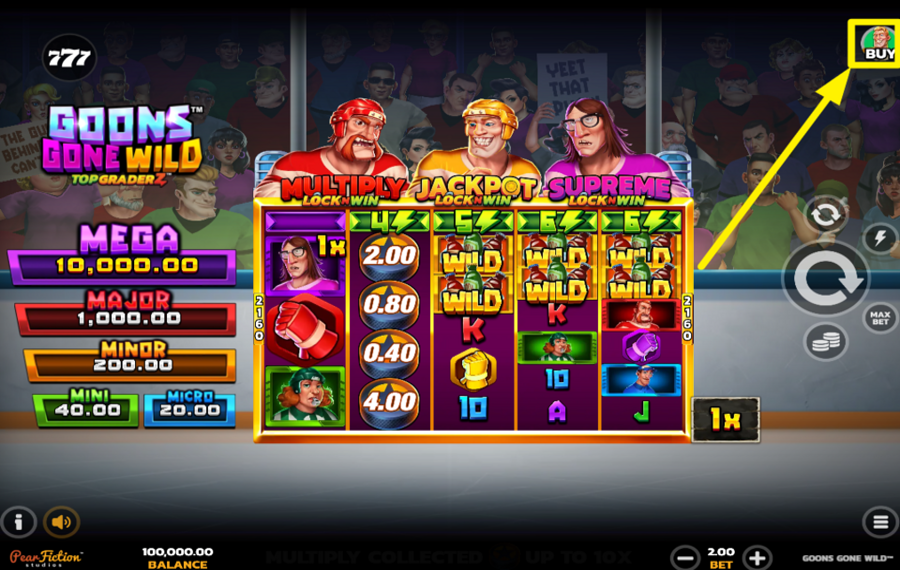Increase the bet with the plus button
The height and width of the screenshot is (570, 900).
tap(757, 558)
